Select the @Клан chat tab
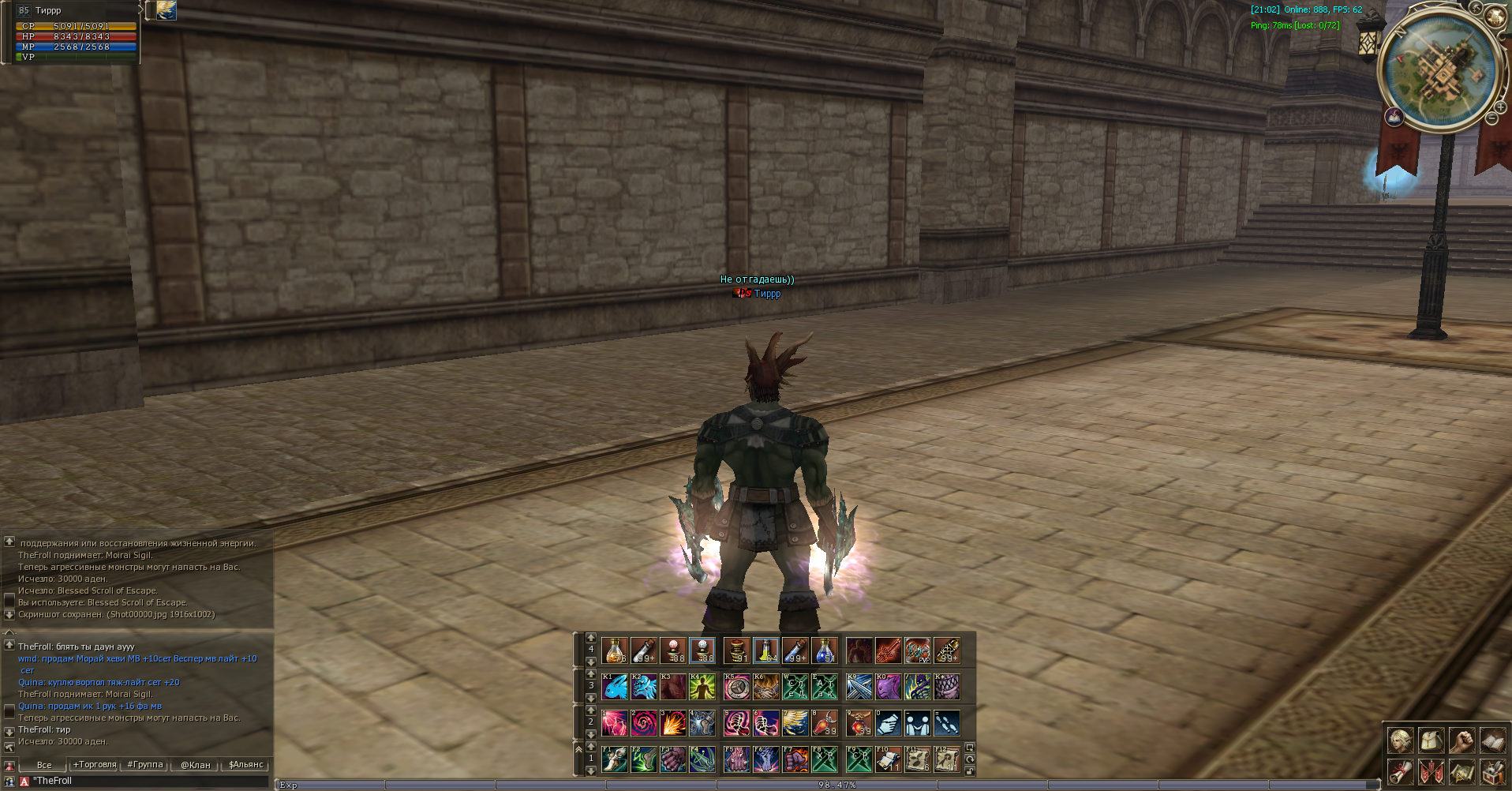Viewport: 1512px width, 791px height. click(196, 764)
